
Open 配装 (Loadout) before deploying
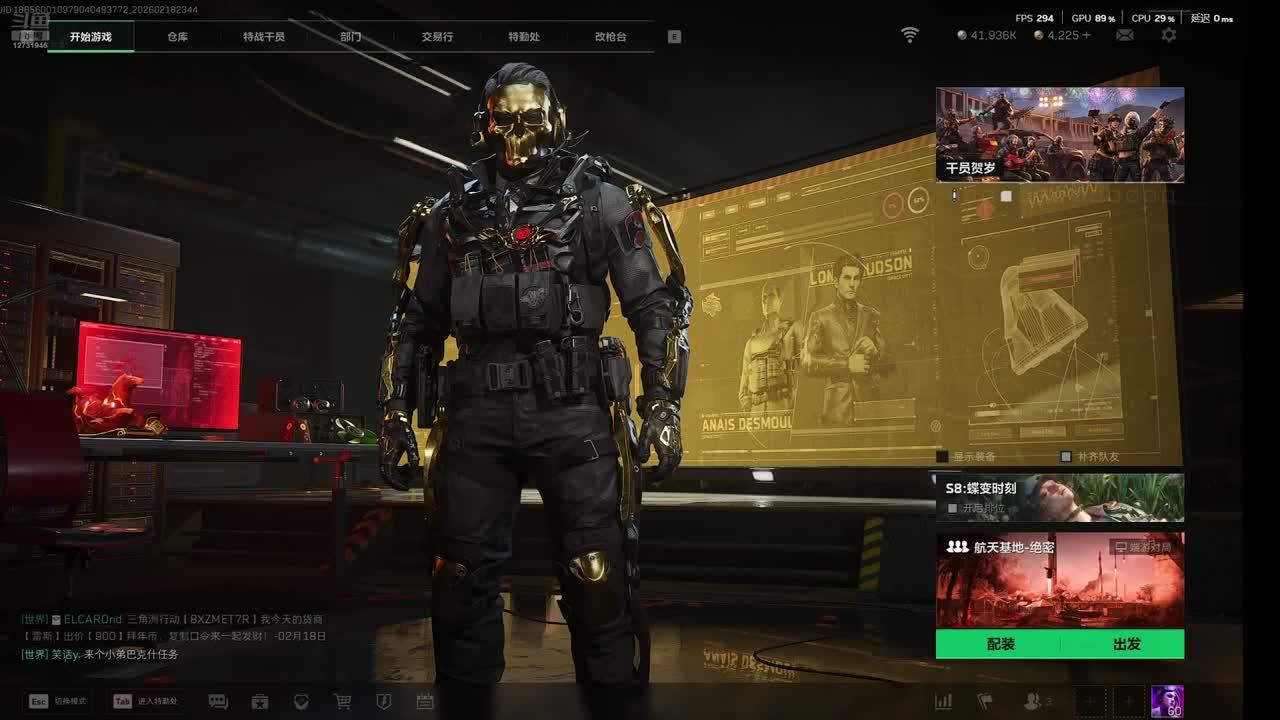click(1000, 644)
